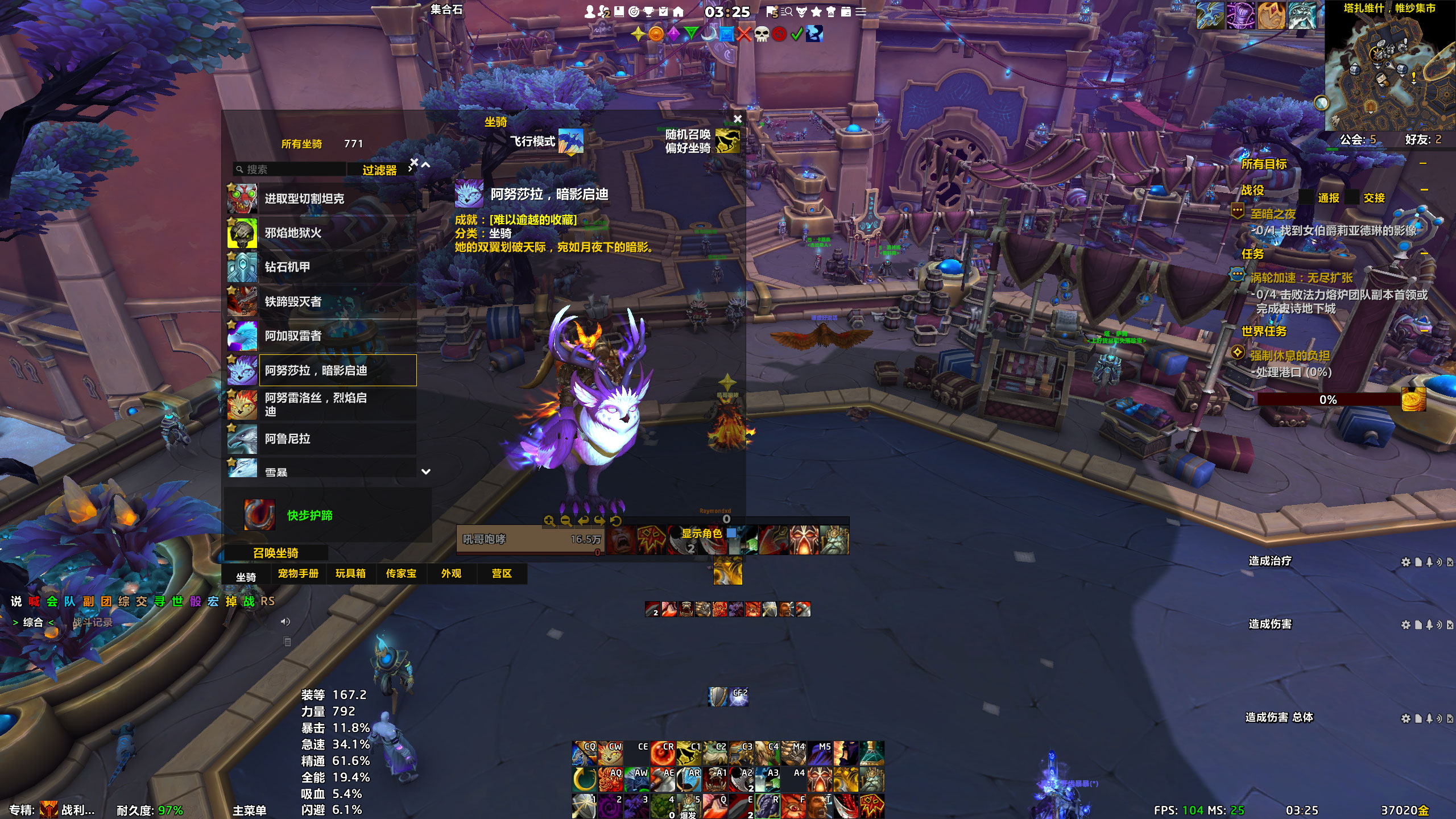Open the 玩具箱 tab
Viewport: 1456px width, 819px height.
(x=350, y=574)
